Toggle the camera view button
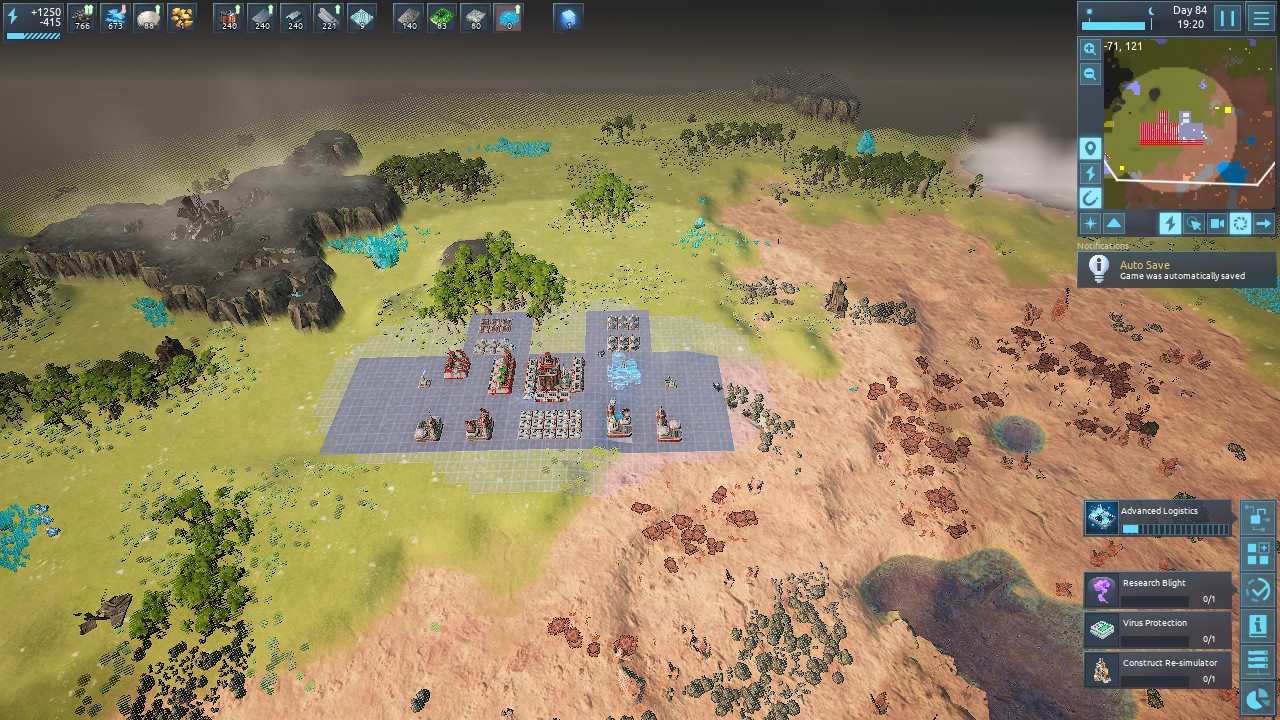Image resolution: width=1280 pixels, height=720 pixels. 1217,224
